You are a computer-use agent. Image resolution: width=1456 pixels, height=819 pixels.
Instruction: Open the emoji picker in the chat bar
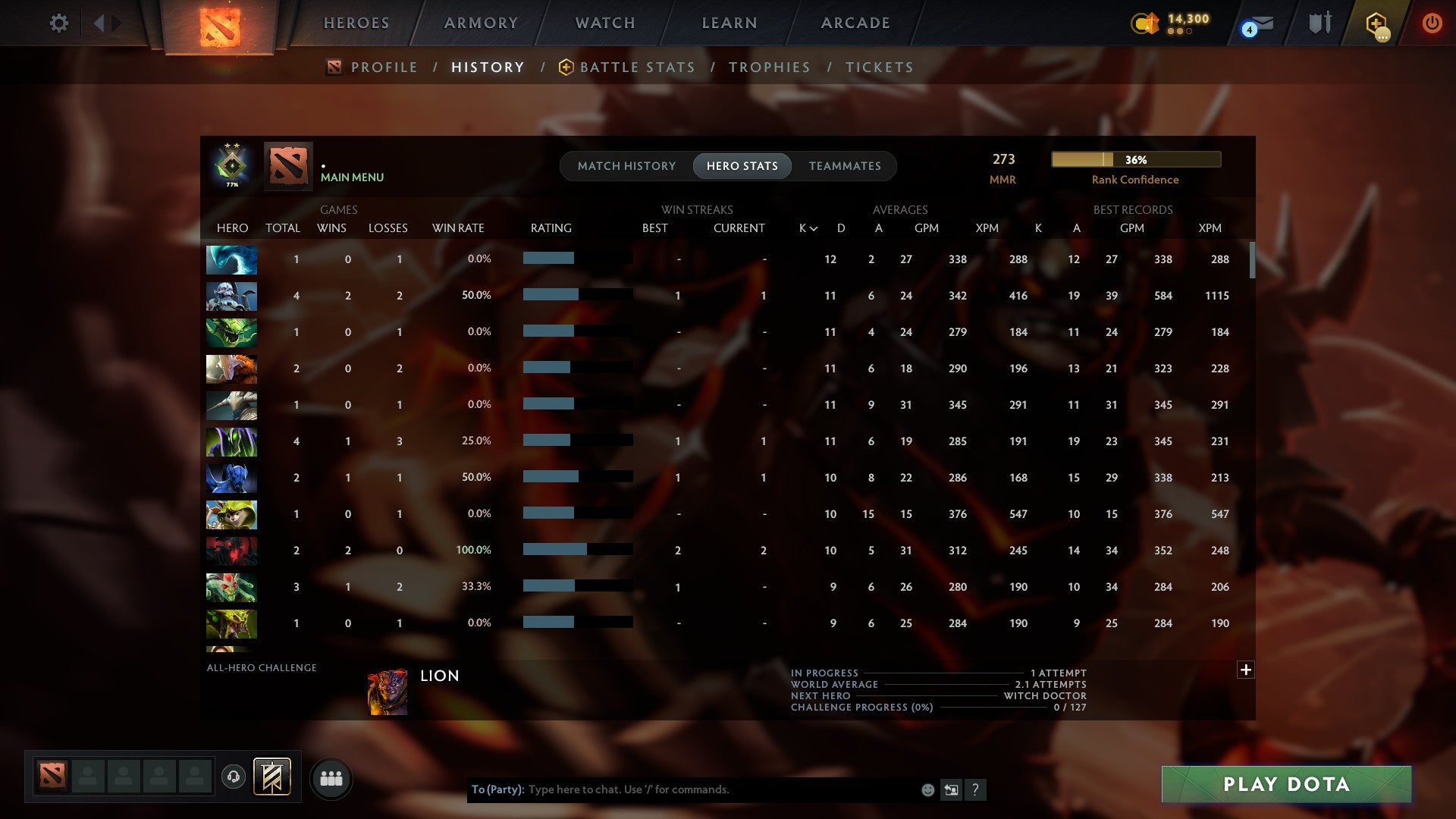pyautogui.click(x=927, y=789)
